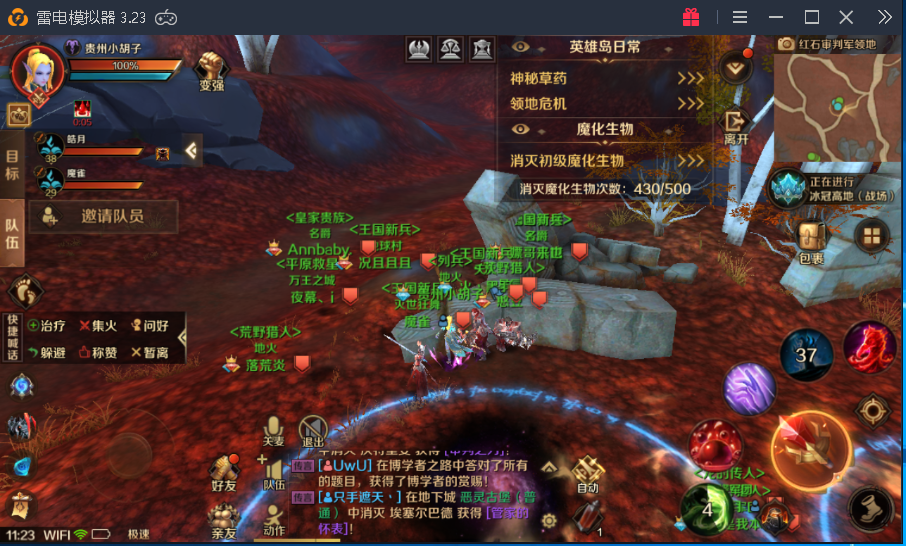
Task: Switch to the 队伍 tab
Action: point(12,233)
